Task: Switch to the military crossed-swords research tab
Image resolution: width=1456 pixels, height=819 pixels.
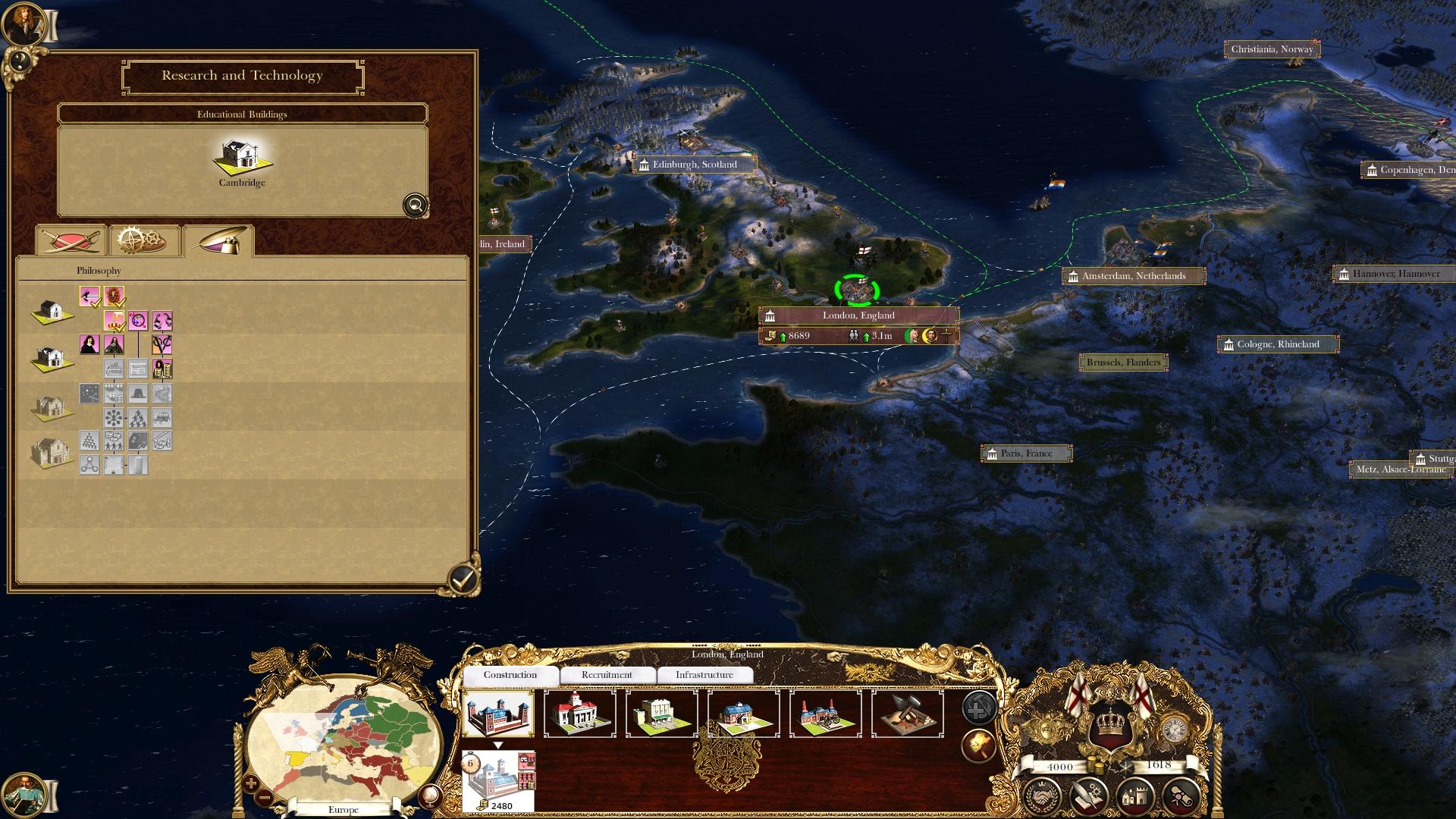Action: pos(71,241)
